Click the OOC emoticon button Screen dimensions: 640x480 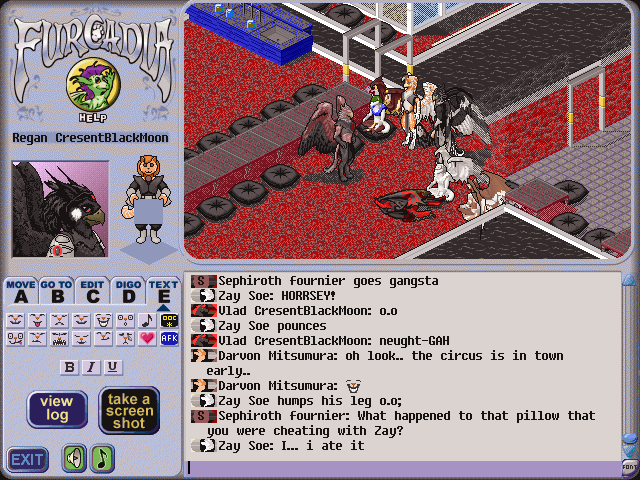169,320
